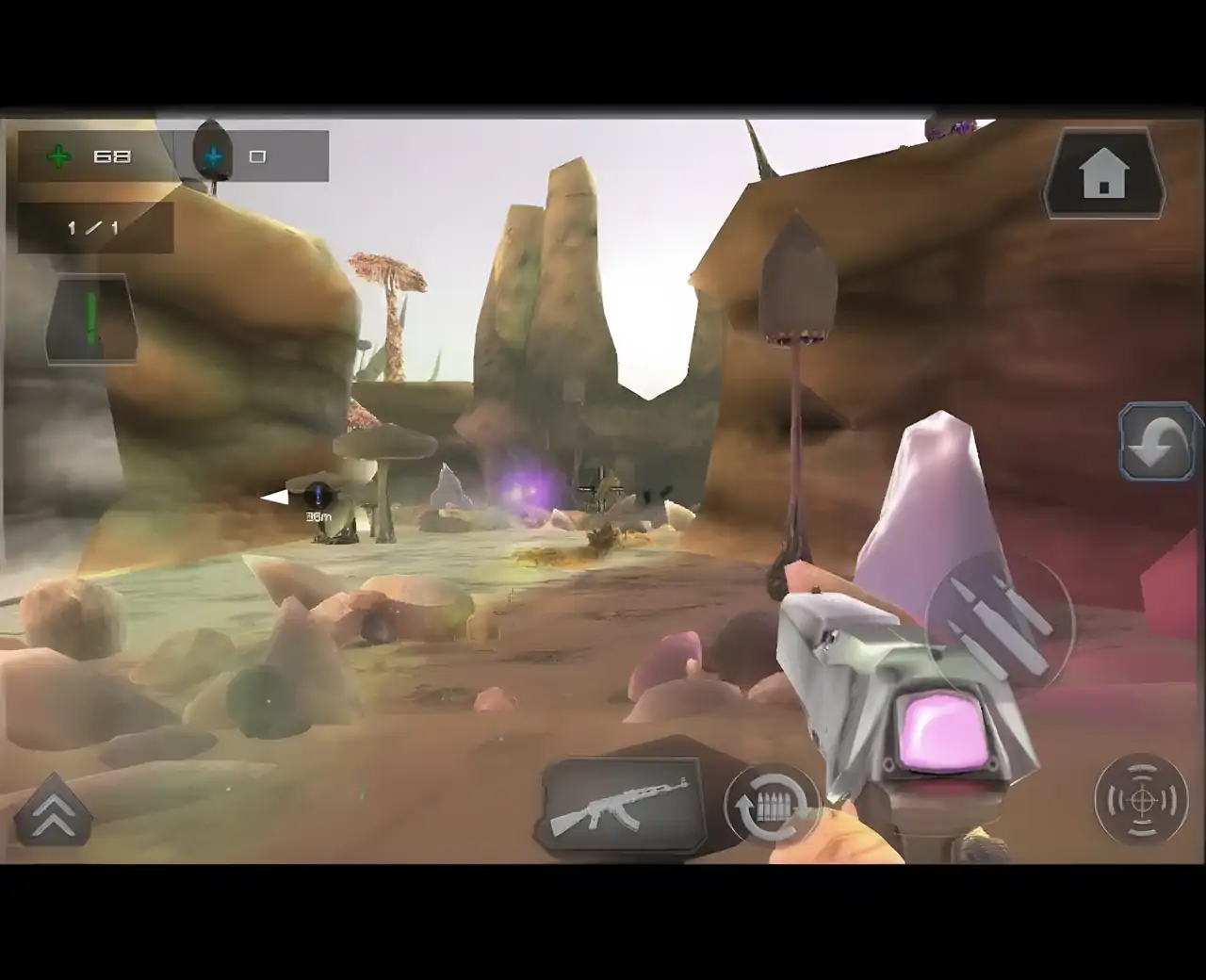Toggle sprint using the double chevron arrows

[x=55, y=812]
